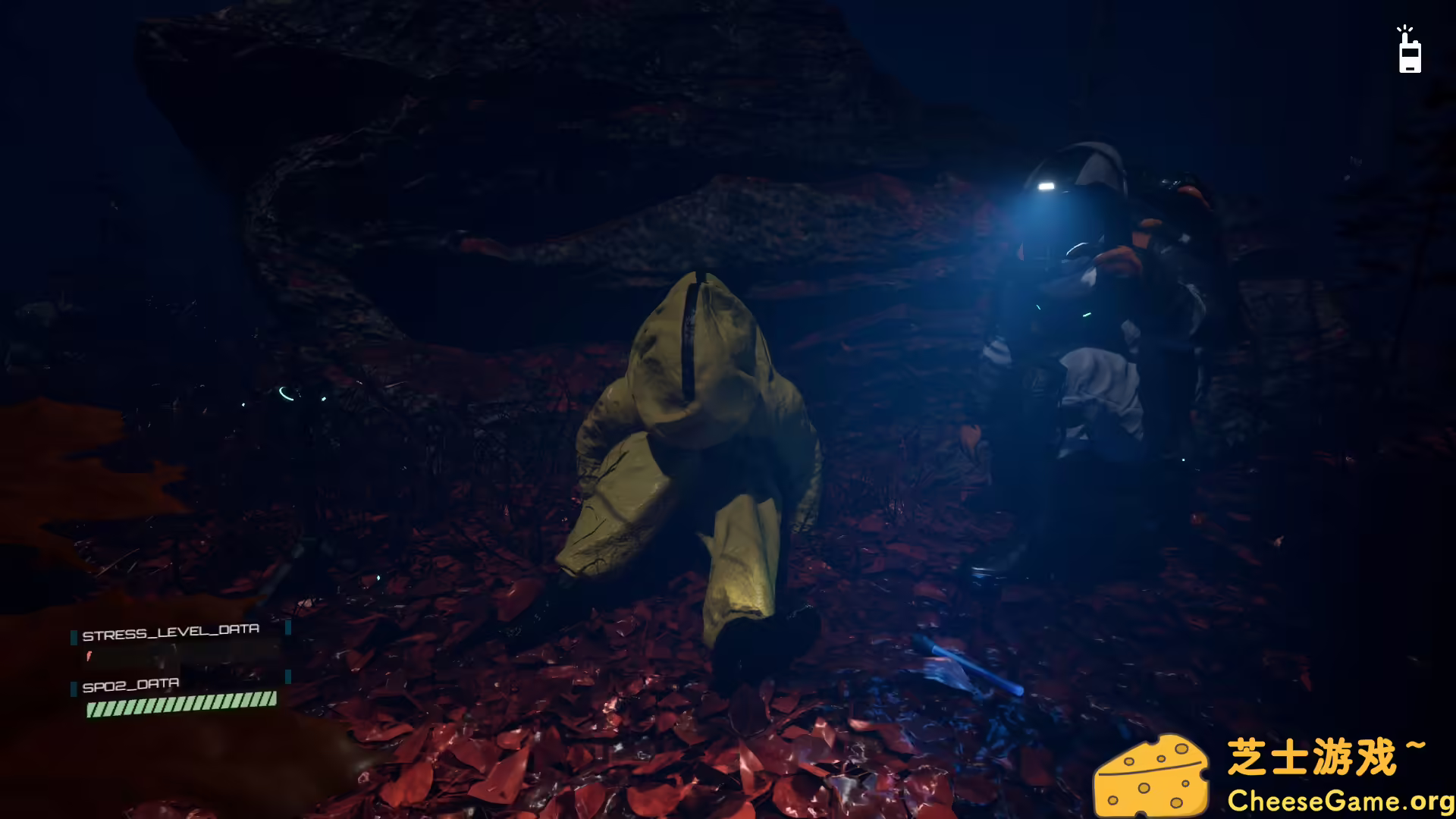Click the screen area of the radio icon

[x=1410, y=52]
